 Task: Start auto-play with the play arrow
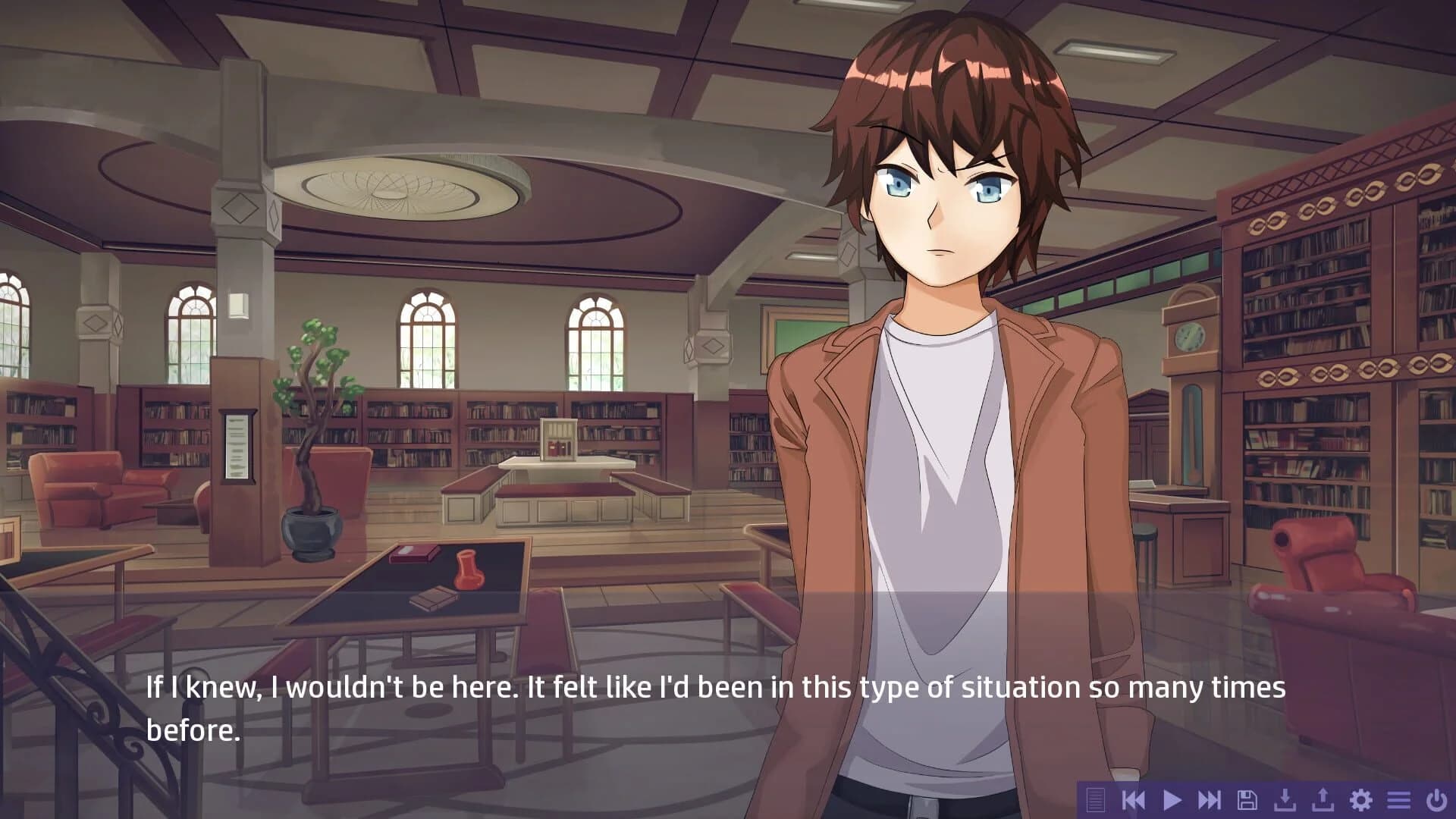click(1172, 799)
